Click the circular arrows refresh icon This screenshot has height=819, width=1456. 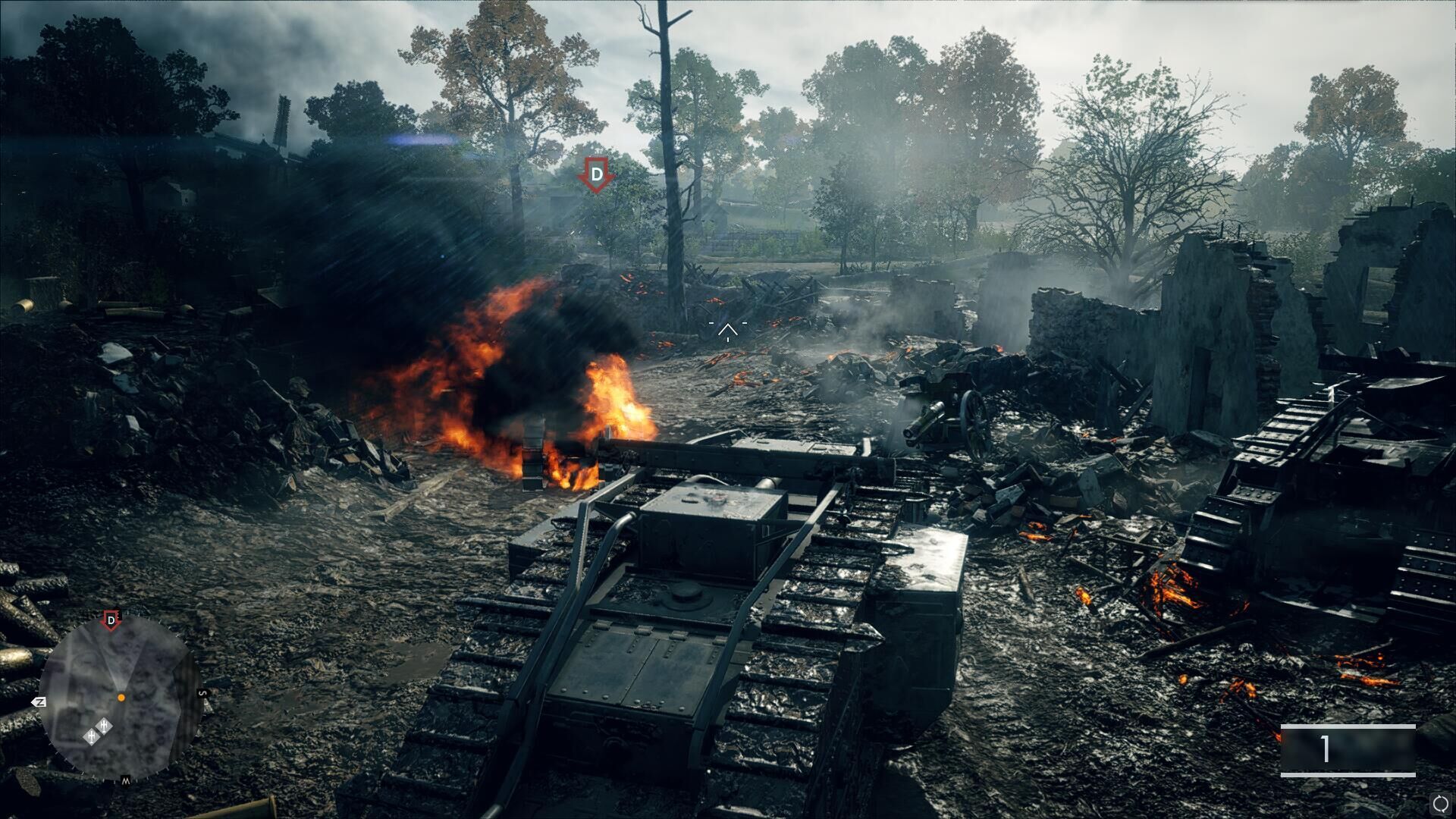click(1439, 803)
